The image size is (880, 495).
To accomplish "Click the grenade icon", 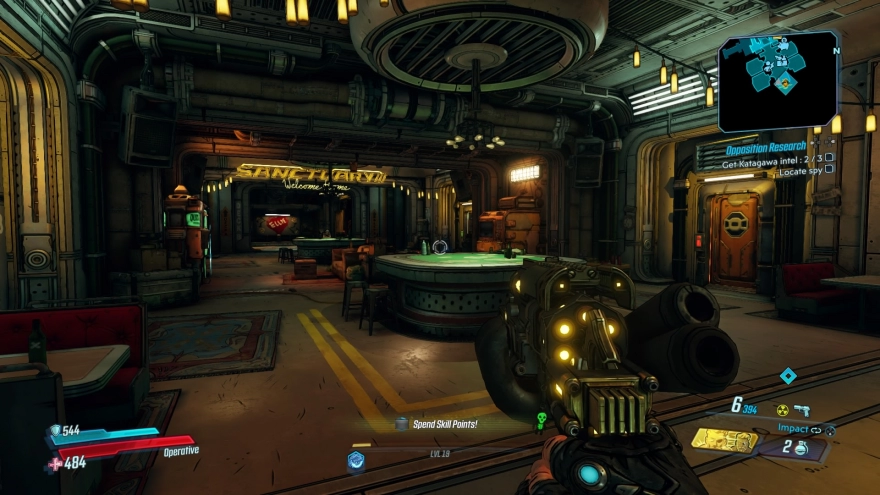I will [801, 449].
